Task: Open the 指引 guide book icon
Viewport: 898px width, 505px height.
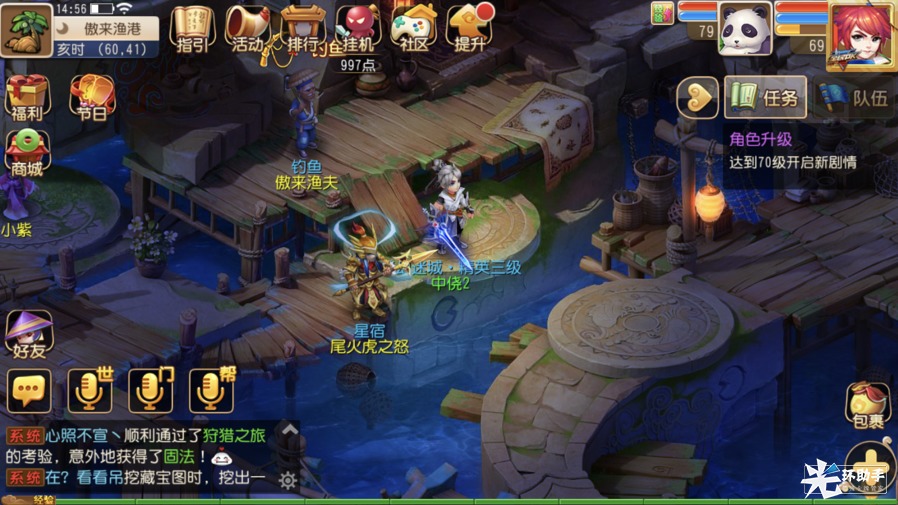Action: (192, 28)
